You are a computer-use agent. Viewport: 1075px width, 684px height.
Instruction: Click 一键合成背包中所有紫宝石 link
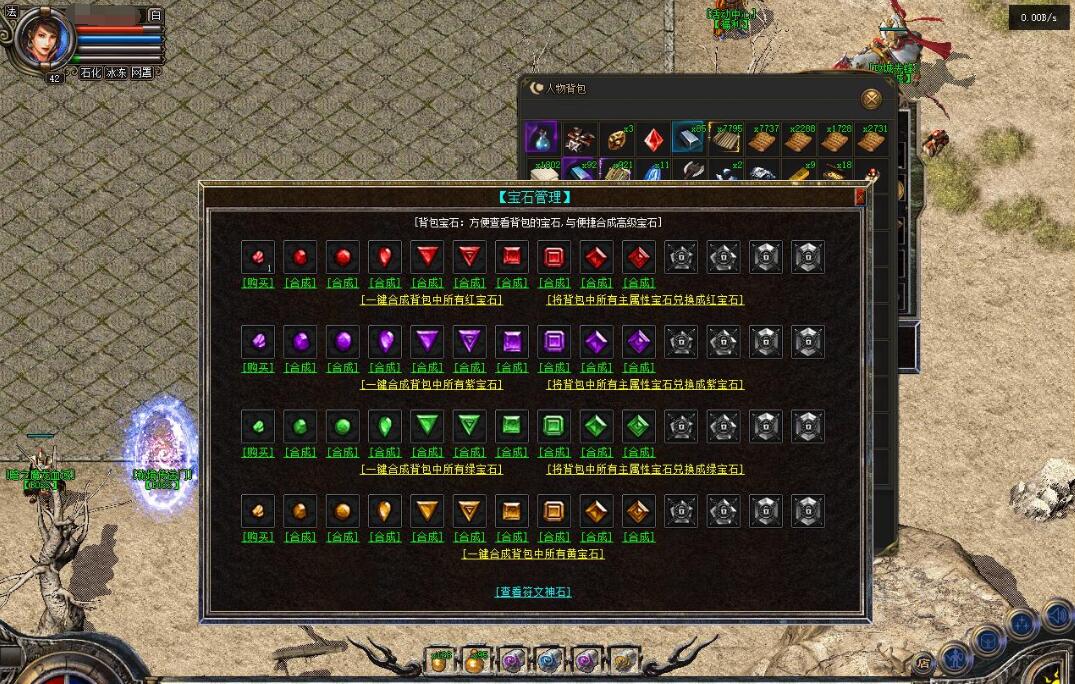coord(431,385)
